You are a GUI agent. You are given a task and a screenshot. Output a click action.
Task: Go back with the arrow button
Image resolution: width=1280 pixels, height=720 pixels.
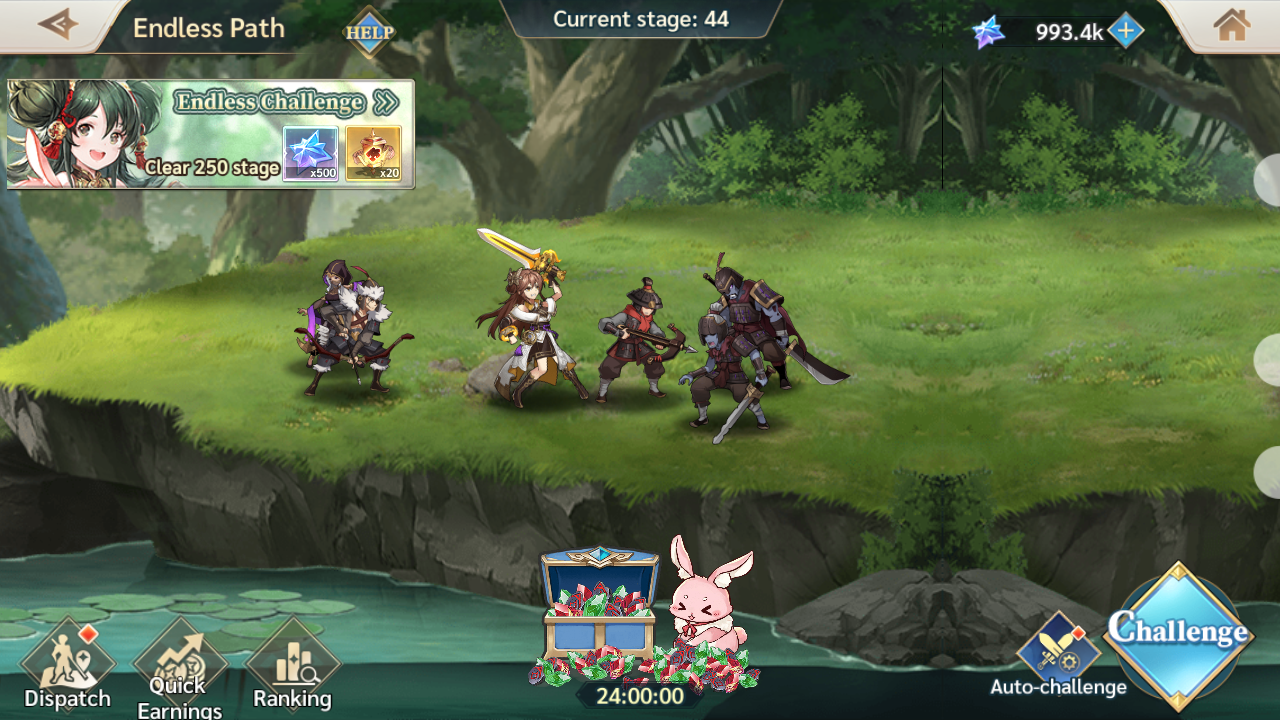click(57, 24)
